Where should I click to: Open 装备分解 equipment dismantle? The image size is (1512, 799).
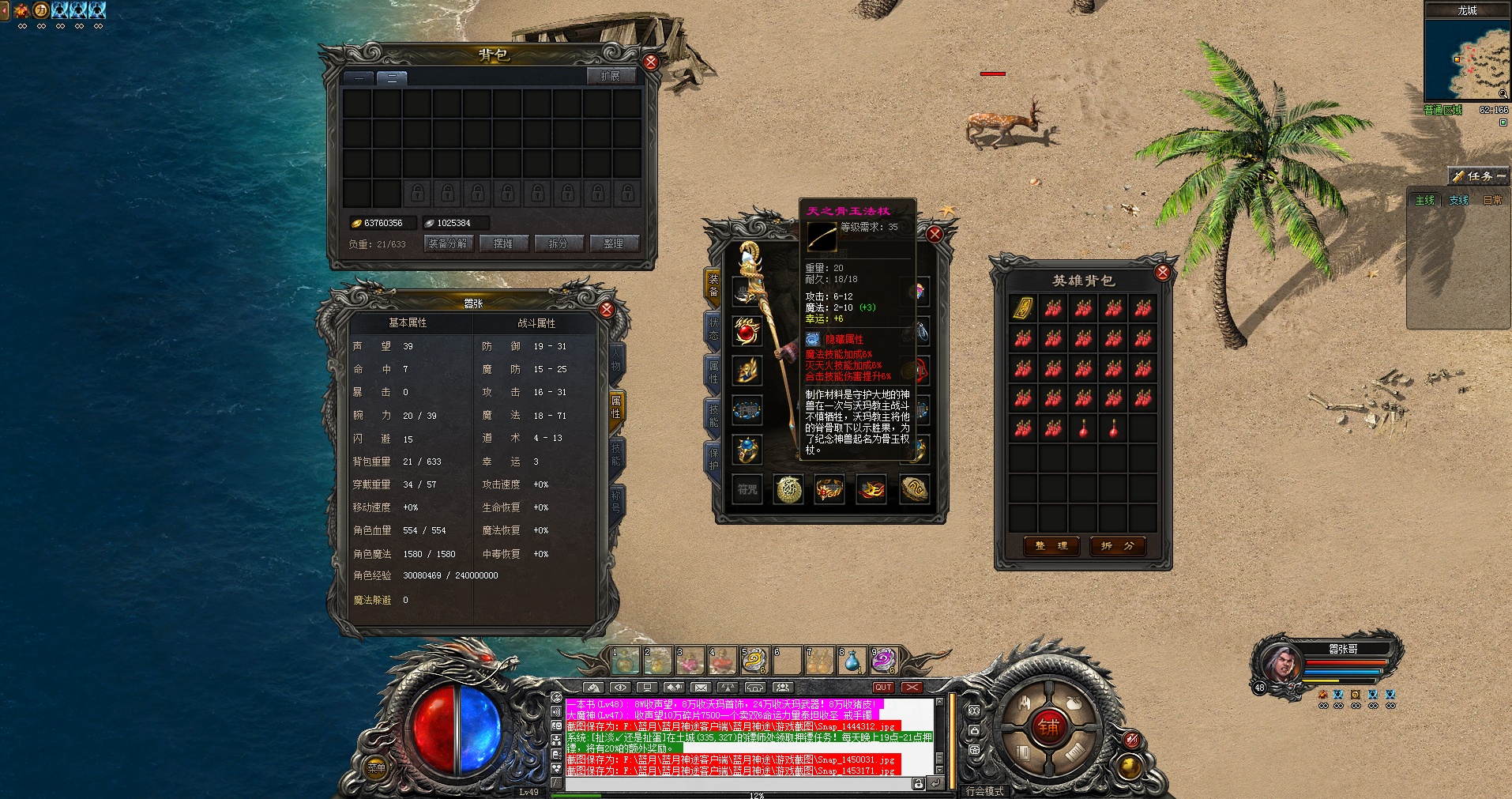point(448,243)
